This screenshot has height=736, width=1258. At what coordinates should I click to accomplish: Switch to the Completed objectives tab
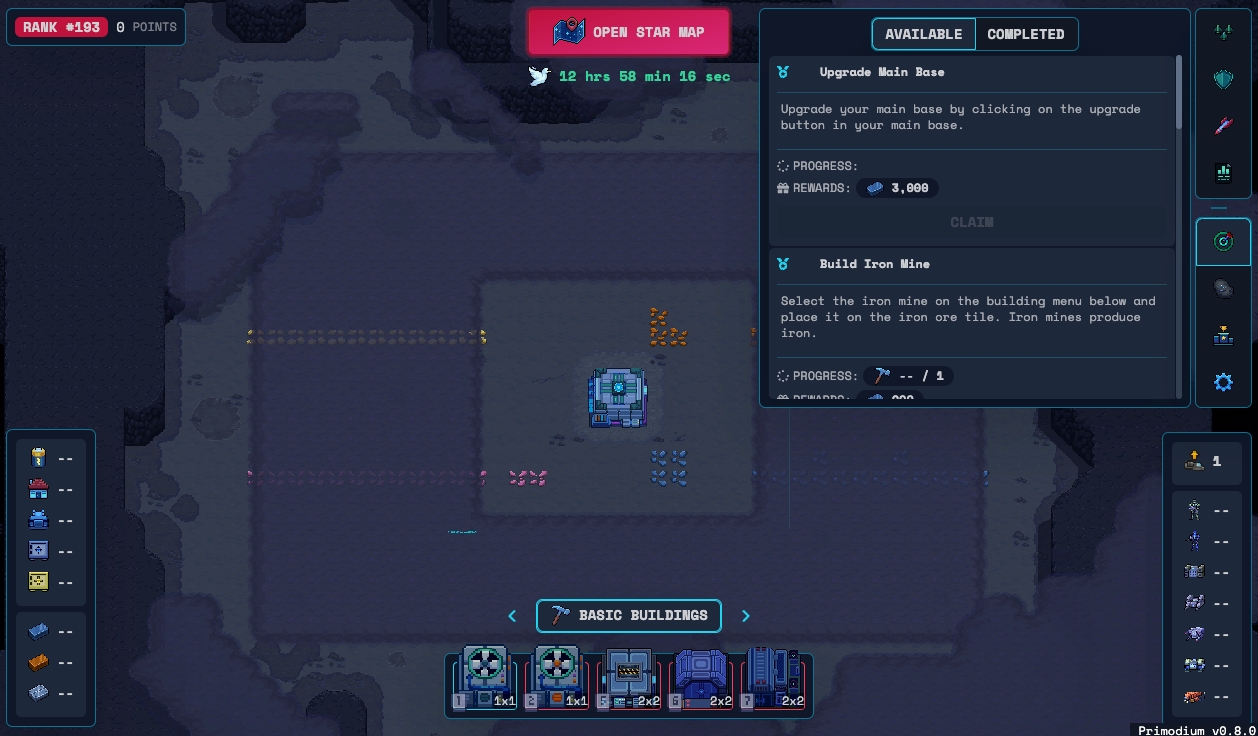point(1025,34)
